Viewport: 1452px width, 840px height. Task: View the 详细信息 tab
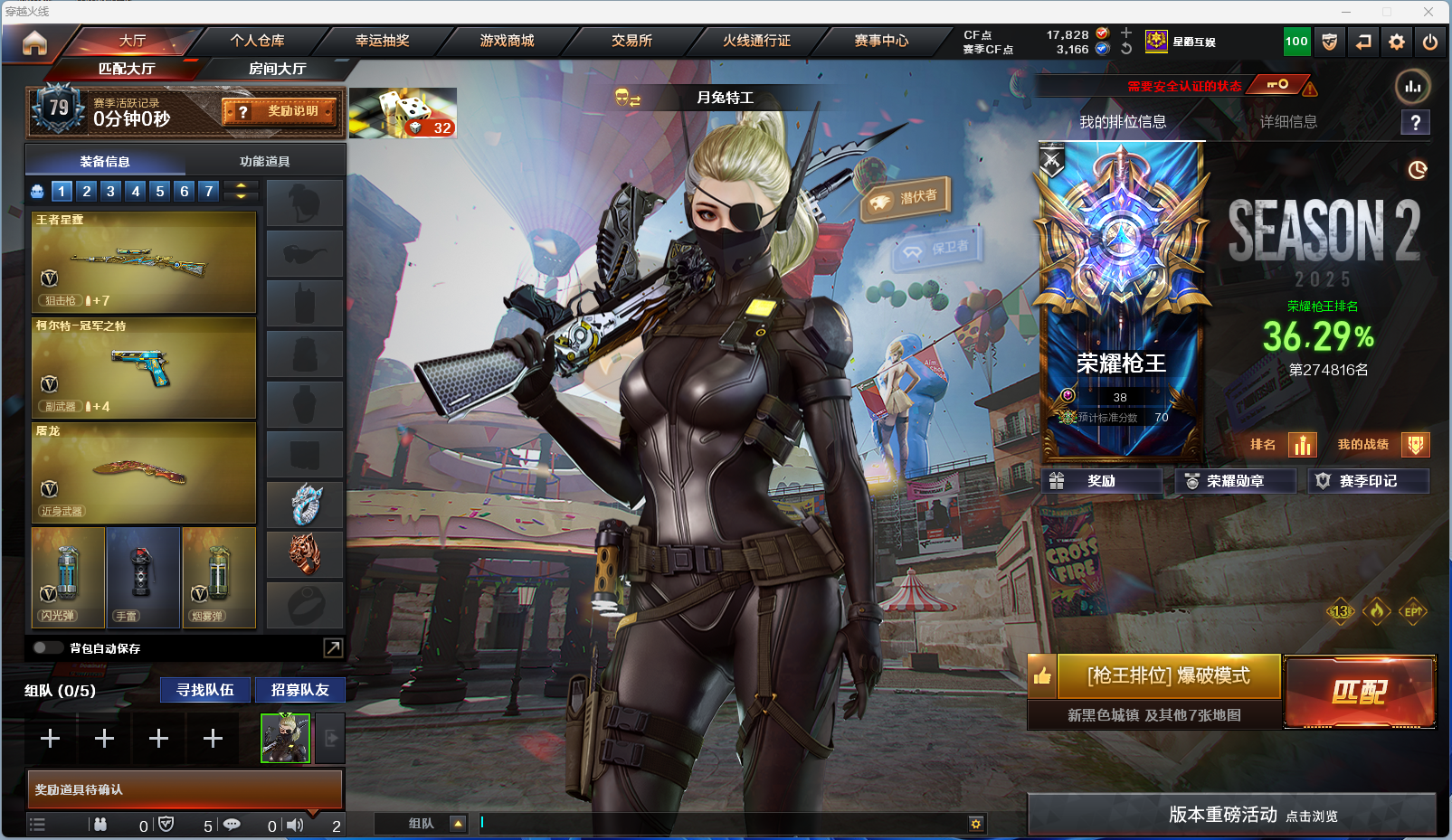coord(1288,122)
